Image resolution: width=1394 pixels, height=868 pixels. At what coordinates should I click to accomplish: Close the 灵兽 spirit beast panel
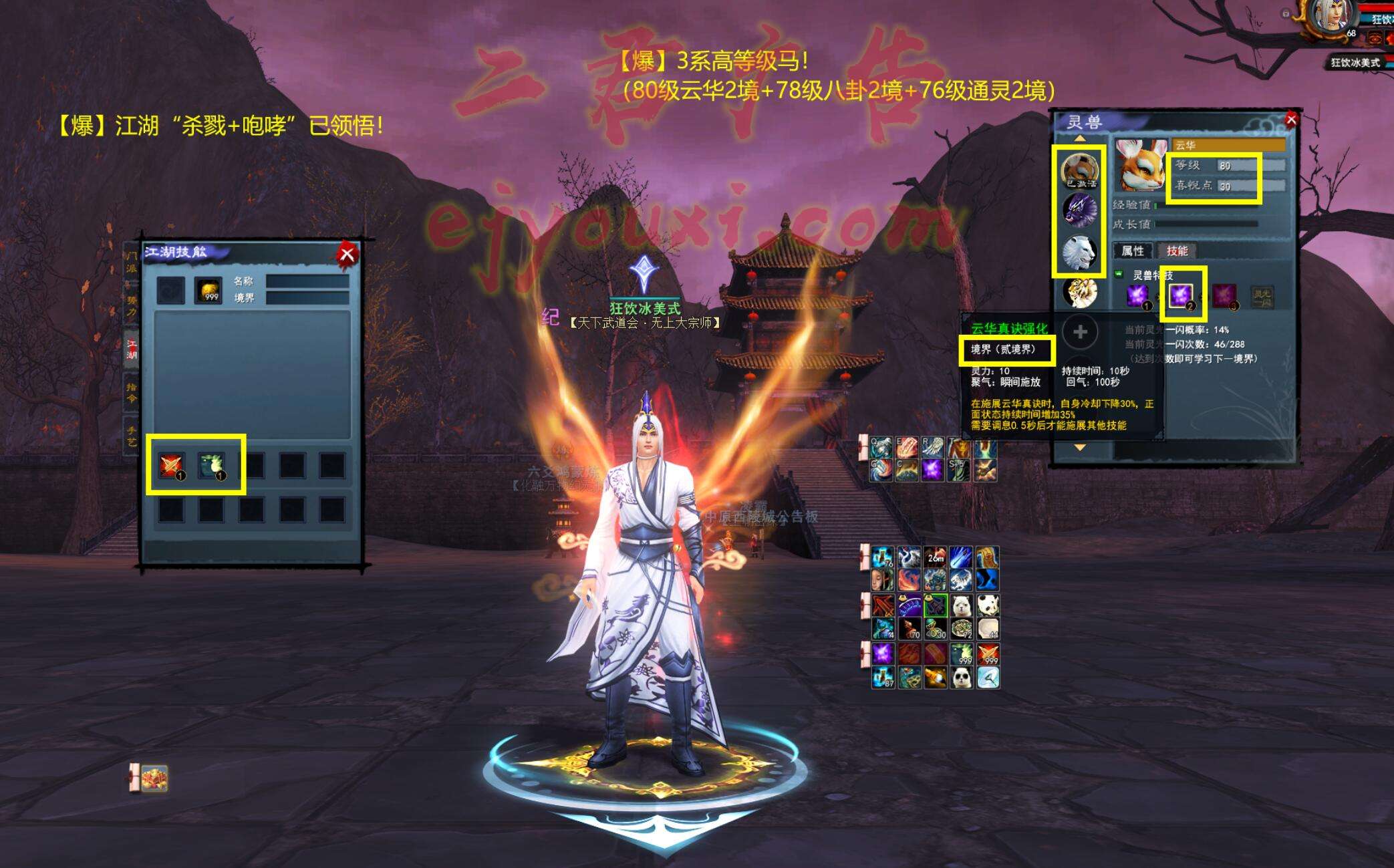pos(1291,120)
